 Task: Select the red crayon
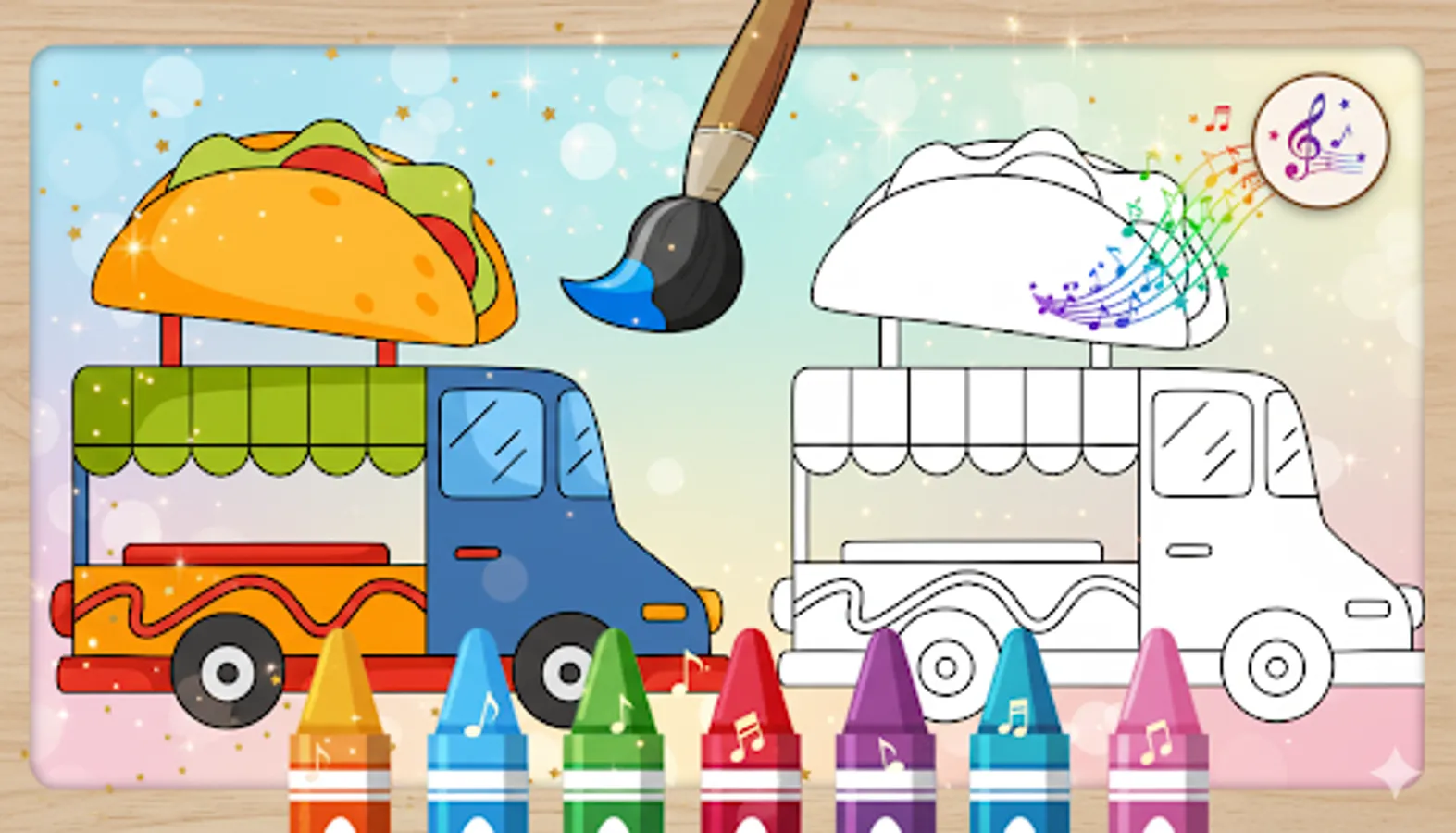(x=752, y=740)
